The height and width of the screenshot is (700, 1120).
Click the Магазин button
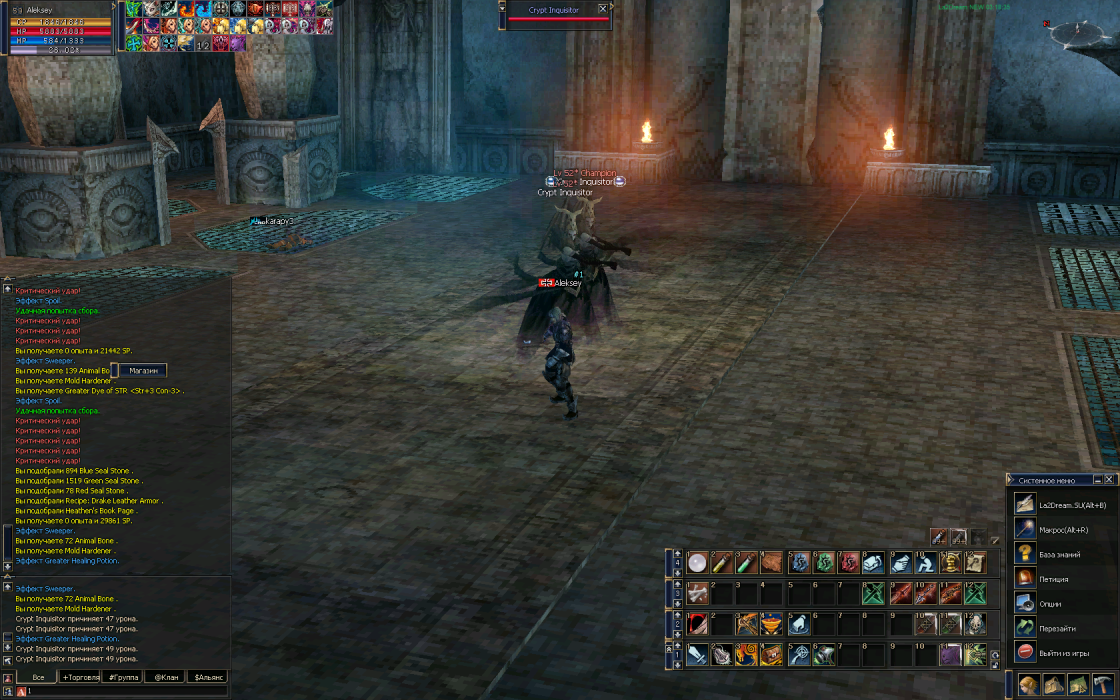pos(143,371)
